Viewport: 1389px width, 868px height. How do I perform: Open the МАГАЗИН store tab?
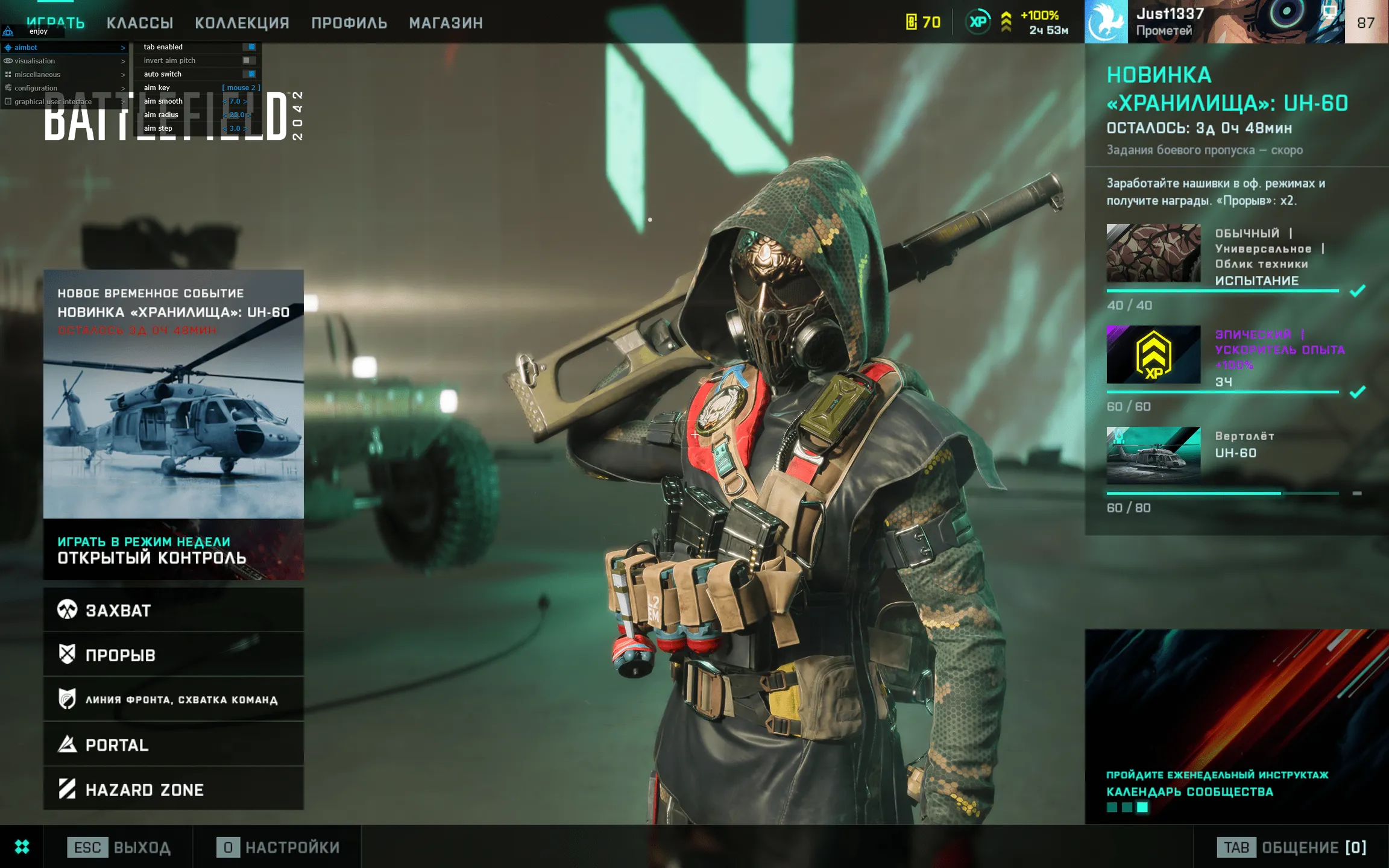[x=446, y=23]
